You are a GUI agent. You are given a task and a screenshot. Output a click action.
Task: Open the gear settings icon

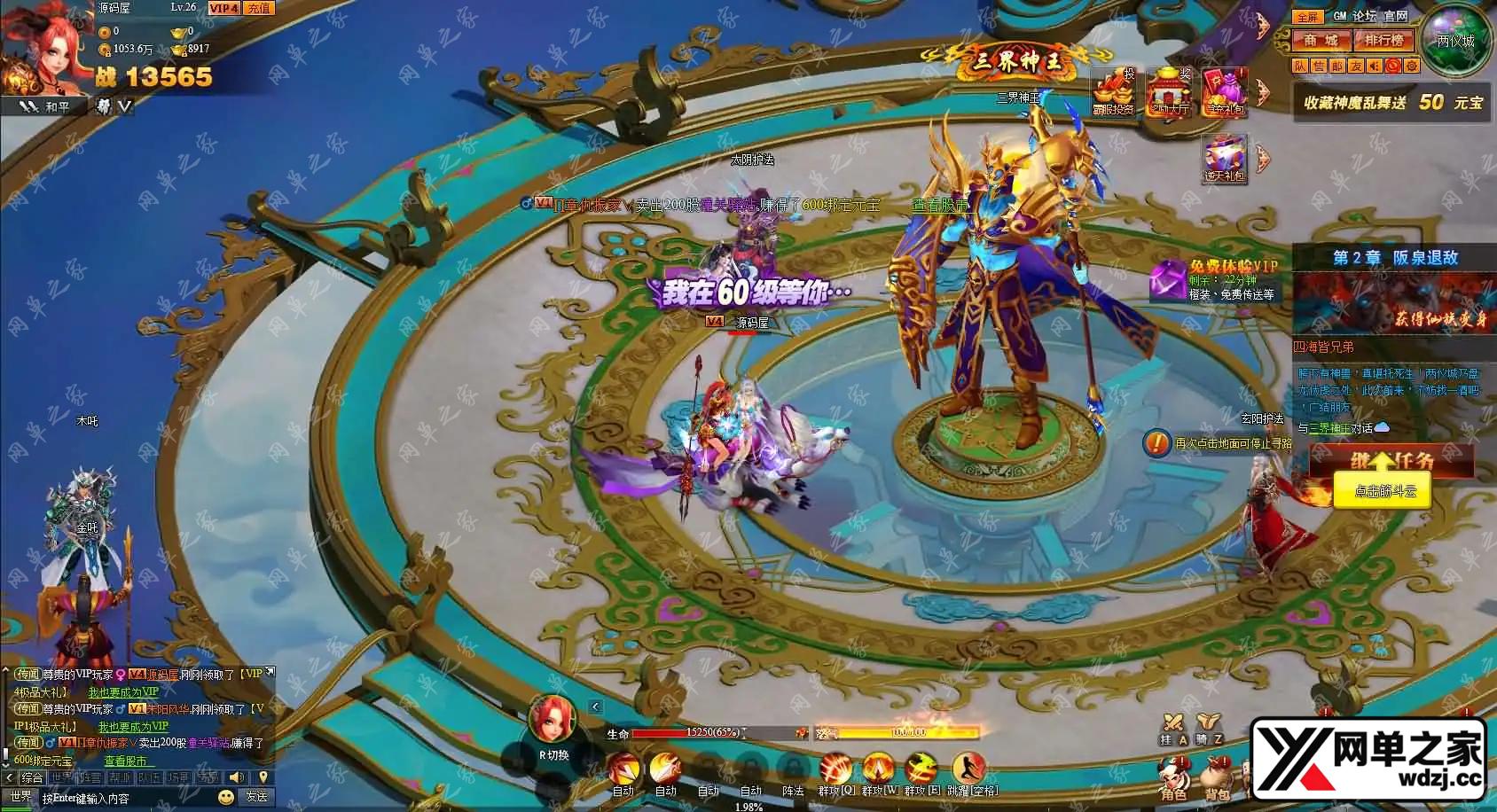(1412, 66)
